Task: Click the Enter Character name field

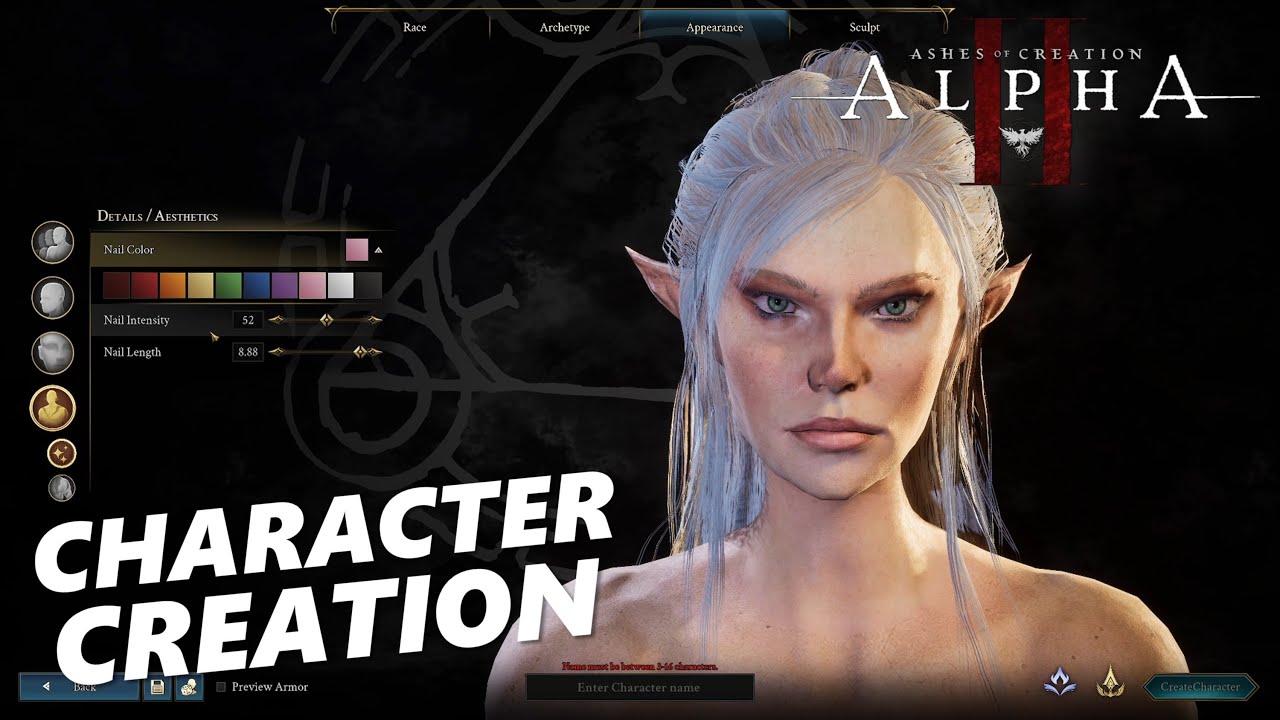Action: point(640,687)
